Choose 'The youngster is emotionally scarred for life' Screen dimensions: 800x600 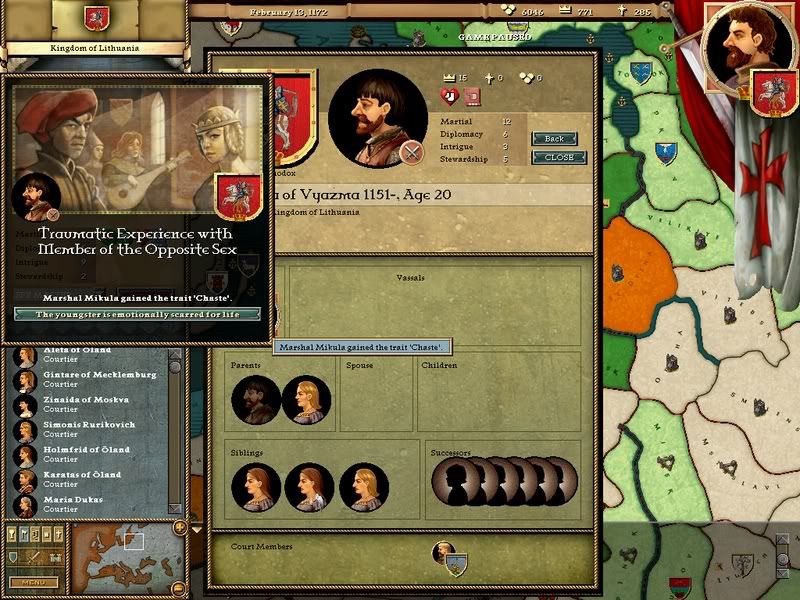click(x=136, y=314)
